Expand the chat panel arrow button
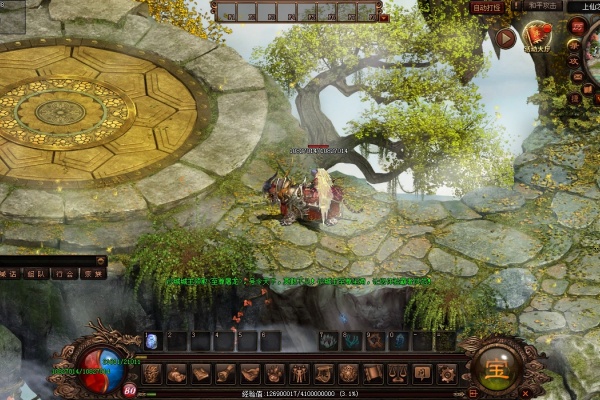600x400 pixels. [x=100, y=260]
